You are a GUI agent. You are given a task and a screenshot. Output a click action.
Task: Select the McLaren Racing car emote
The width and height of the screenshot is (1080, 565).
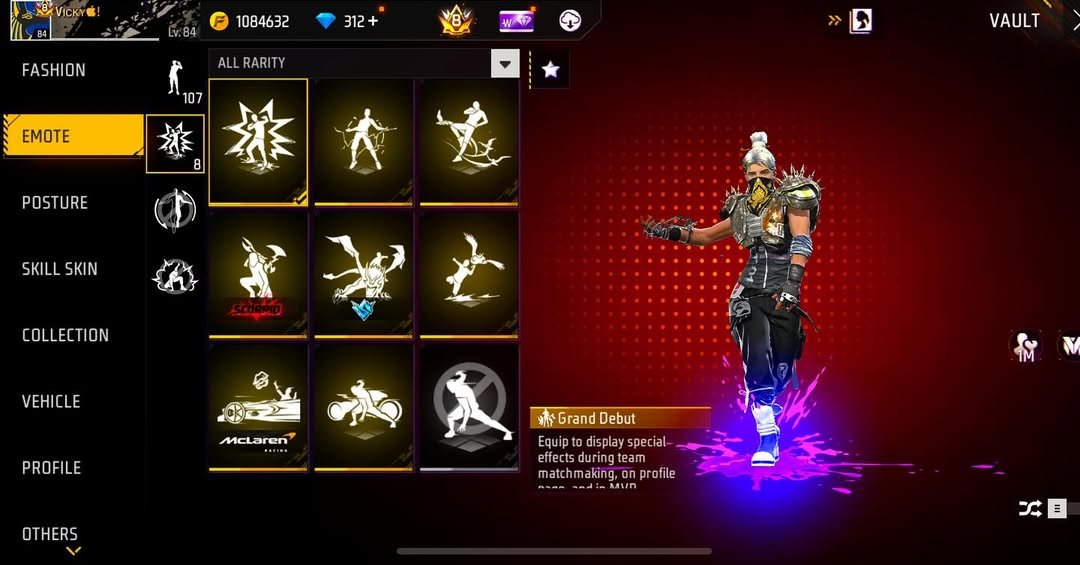pyautogui.click(x=258, y=407)
